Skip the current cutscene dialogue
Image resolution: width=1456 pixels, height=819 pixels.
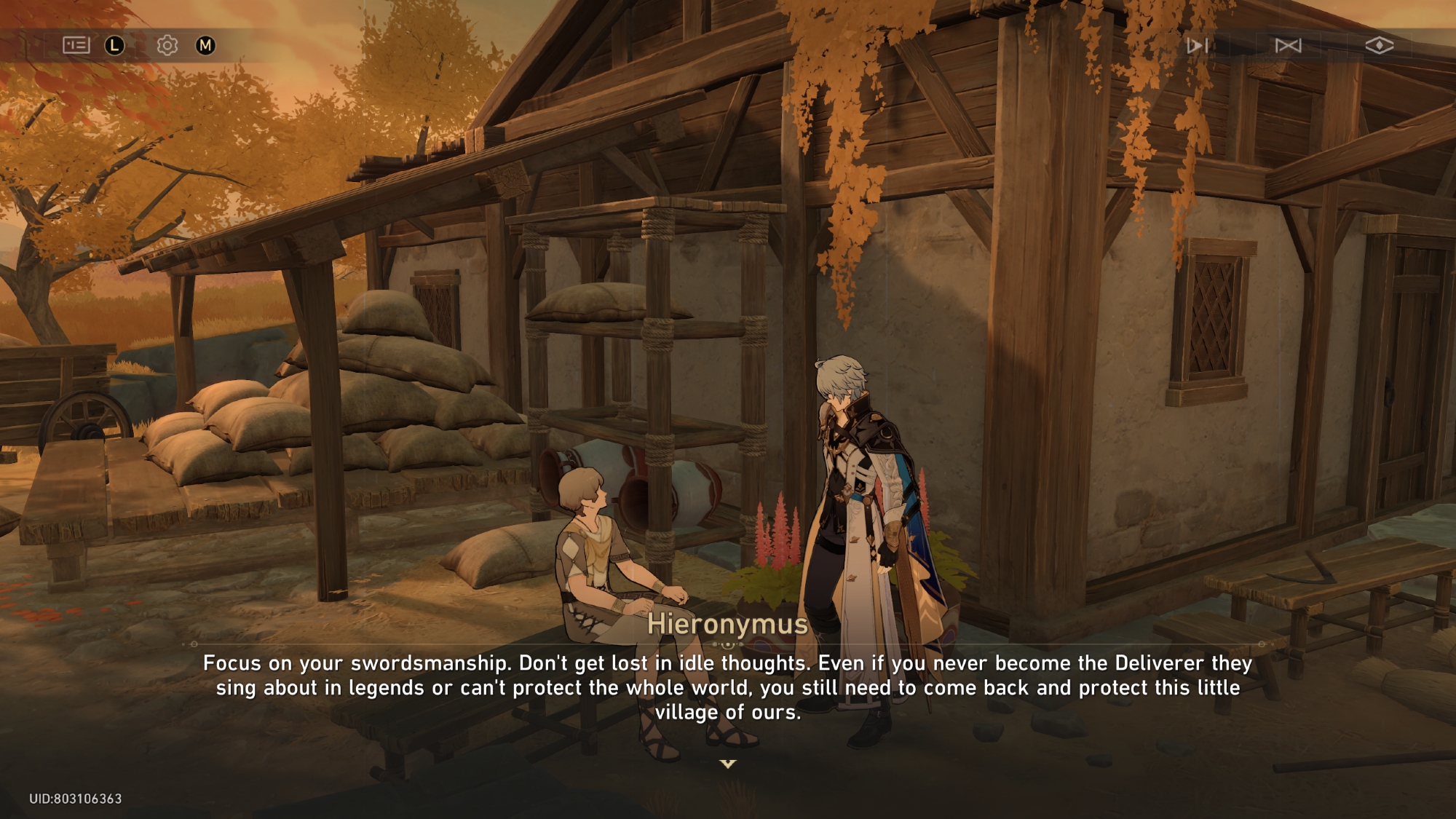click(x=1288, y=46)
